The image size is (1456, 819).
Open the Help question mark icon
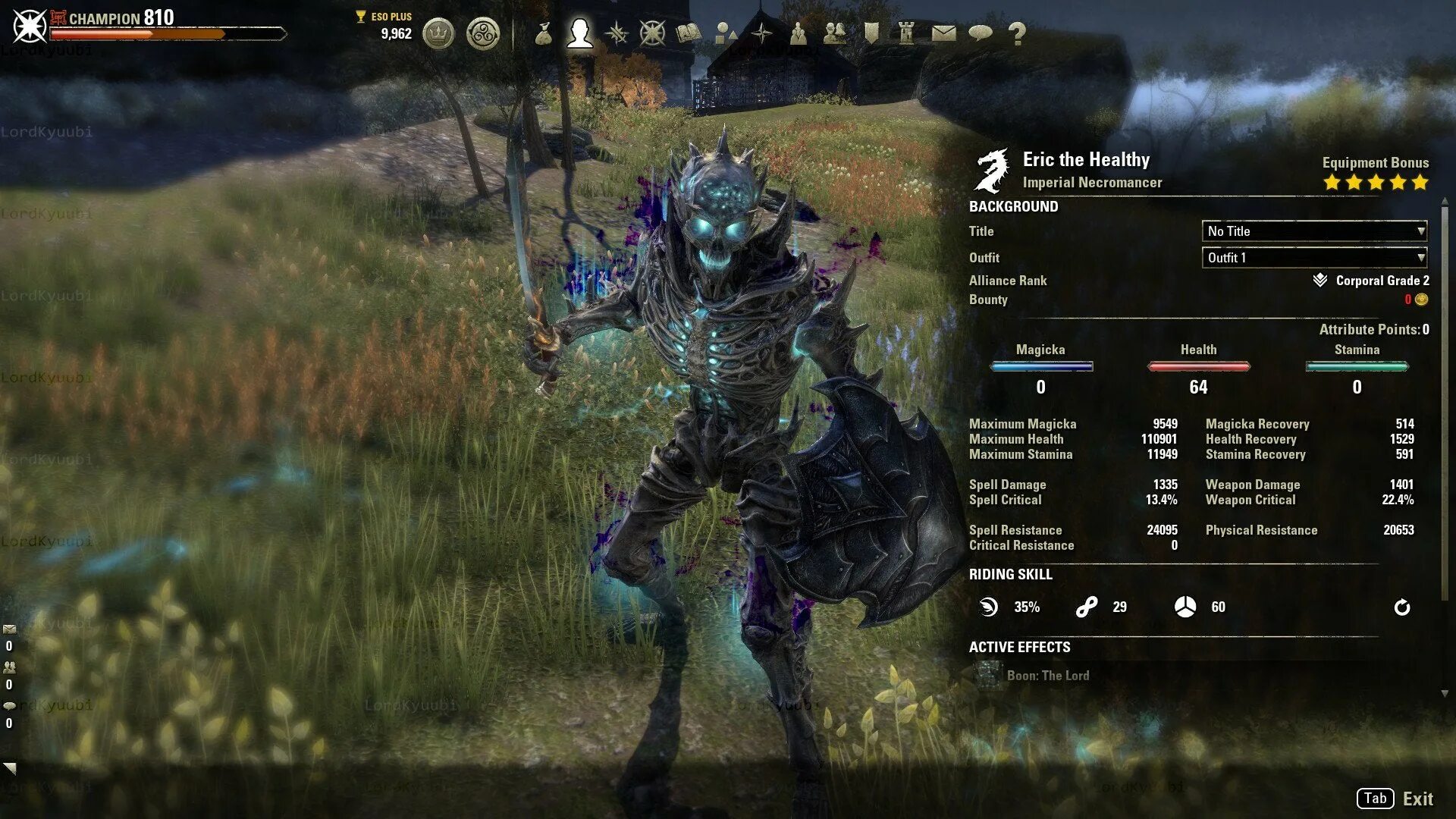pos(1017,33)
